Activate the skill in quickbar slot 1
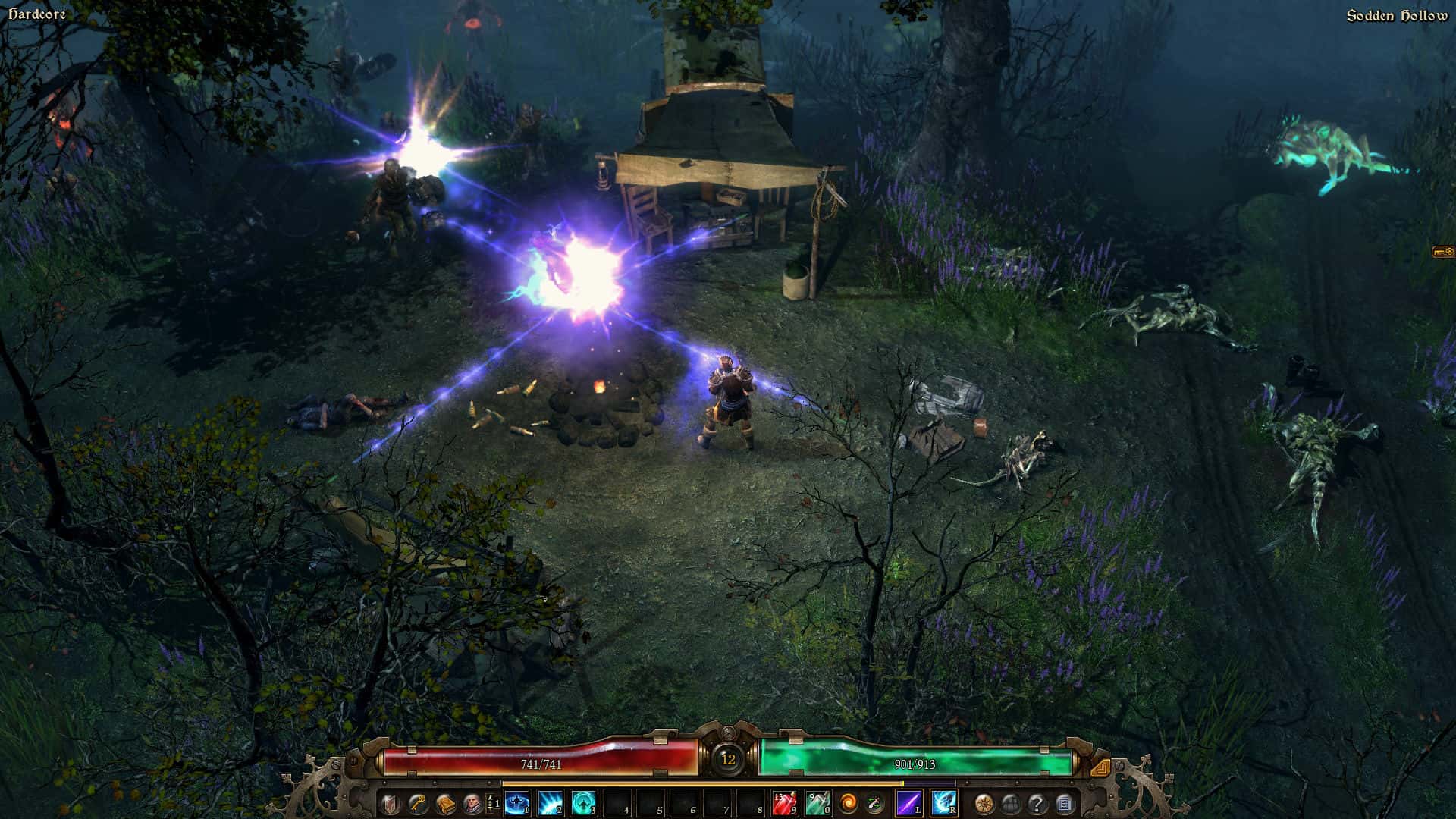 click(516, 802)
